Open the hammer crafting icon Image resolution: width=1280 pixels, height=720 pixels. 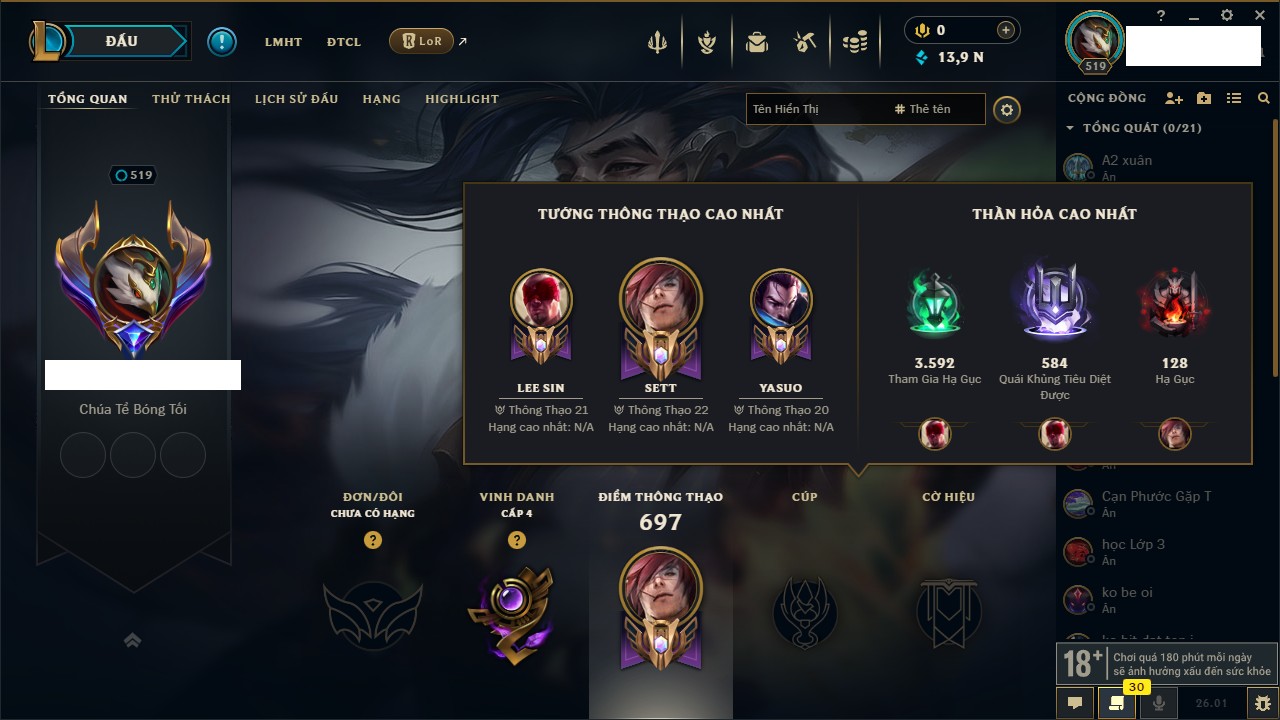[x=805, y=42]
